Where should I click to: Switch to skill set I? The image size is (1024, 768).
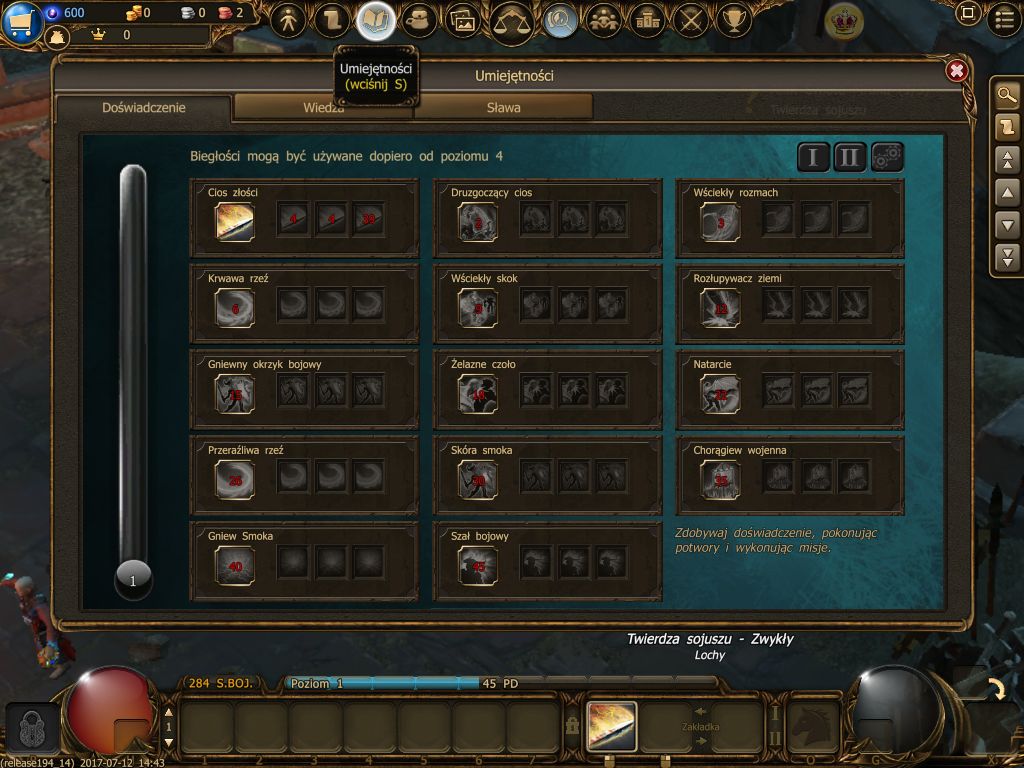[813, 157]
